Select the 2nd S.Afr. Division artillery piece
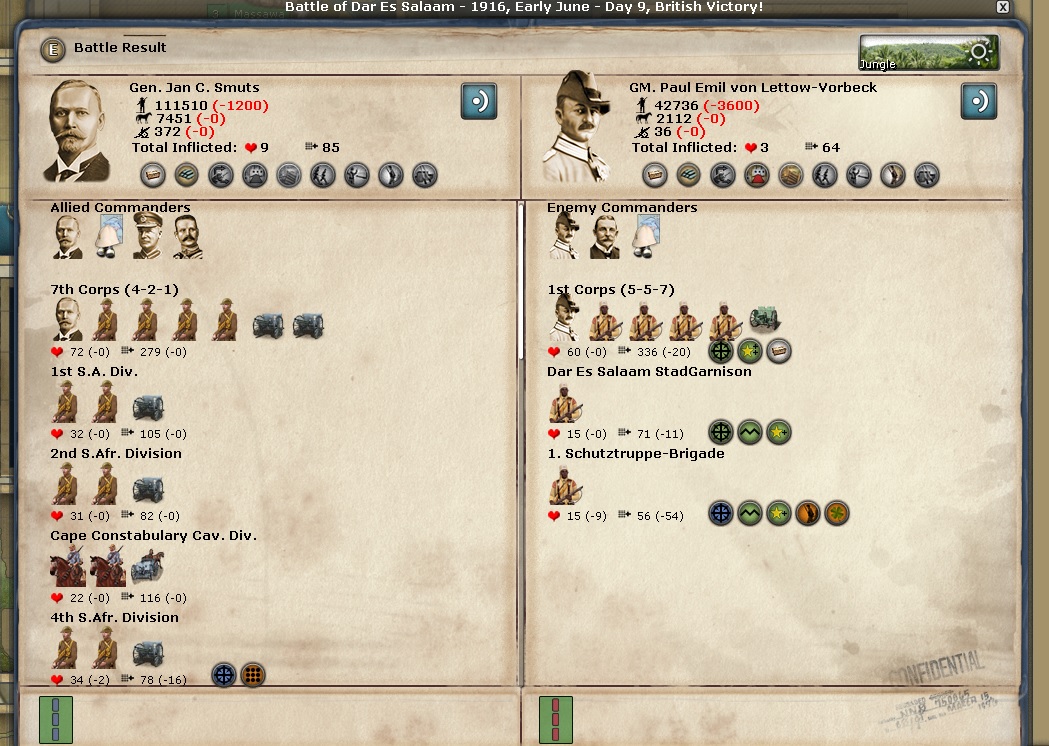 (148, 487)
